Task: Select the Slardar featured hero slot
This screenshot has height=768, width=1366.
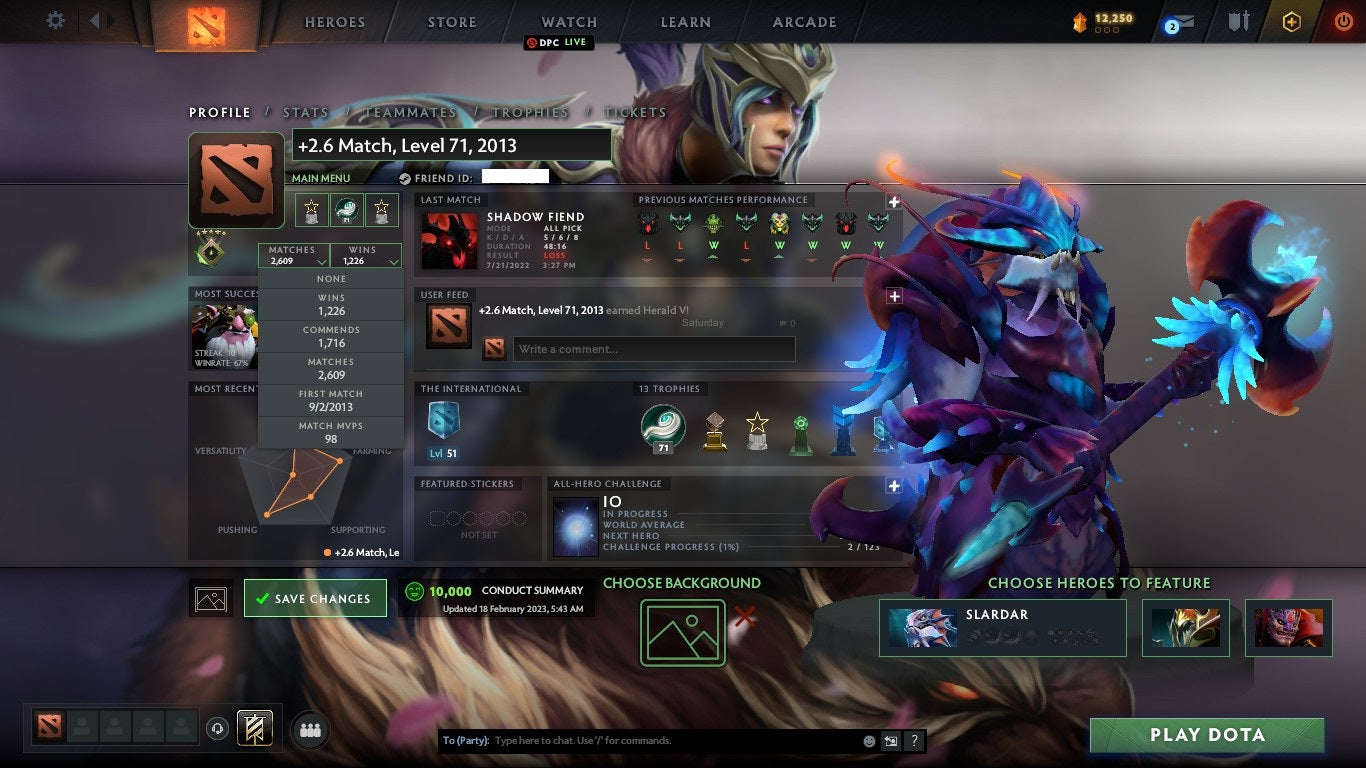Action: 1003,627
